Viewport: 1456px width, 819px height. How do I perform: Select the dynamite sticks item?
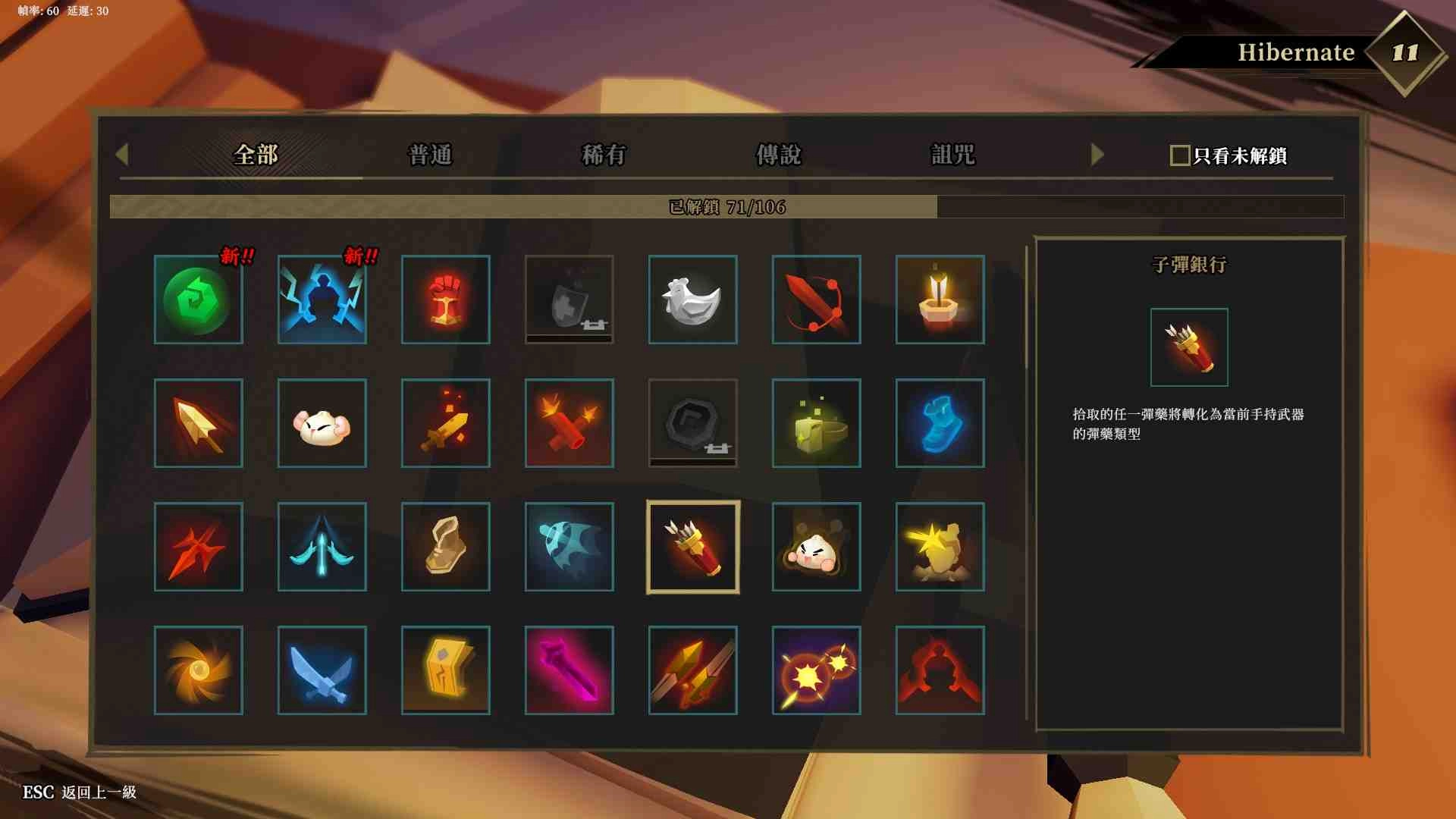(569, 422)
